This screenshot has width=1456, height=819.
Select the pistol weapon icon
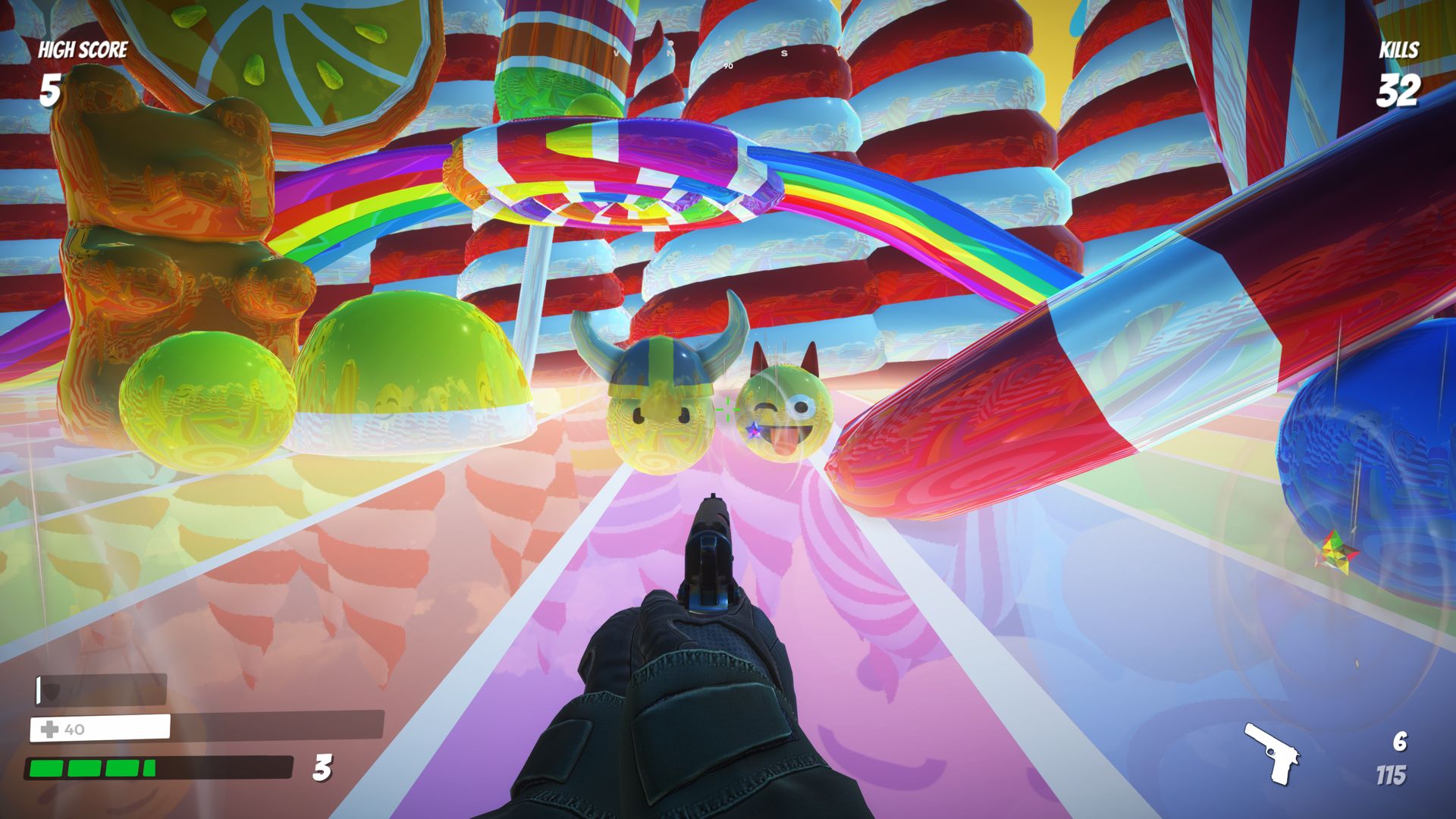click(1272, 753)
